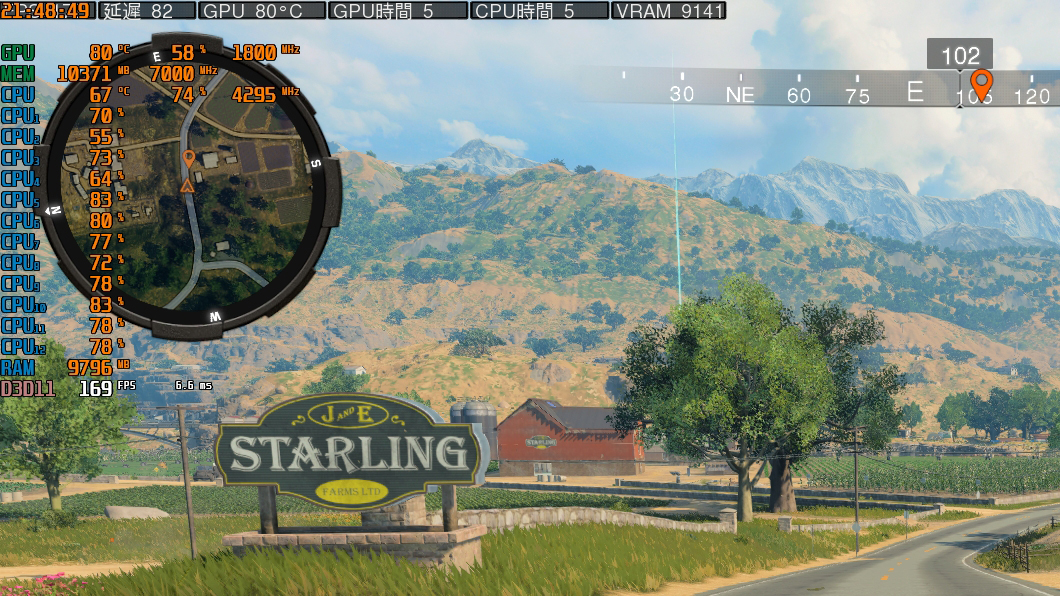This screenshot has height=596, width=1060.
Task: Open the circular minimap
Action: click(x=190, y=186)
